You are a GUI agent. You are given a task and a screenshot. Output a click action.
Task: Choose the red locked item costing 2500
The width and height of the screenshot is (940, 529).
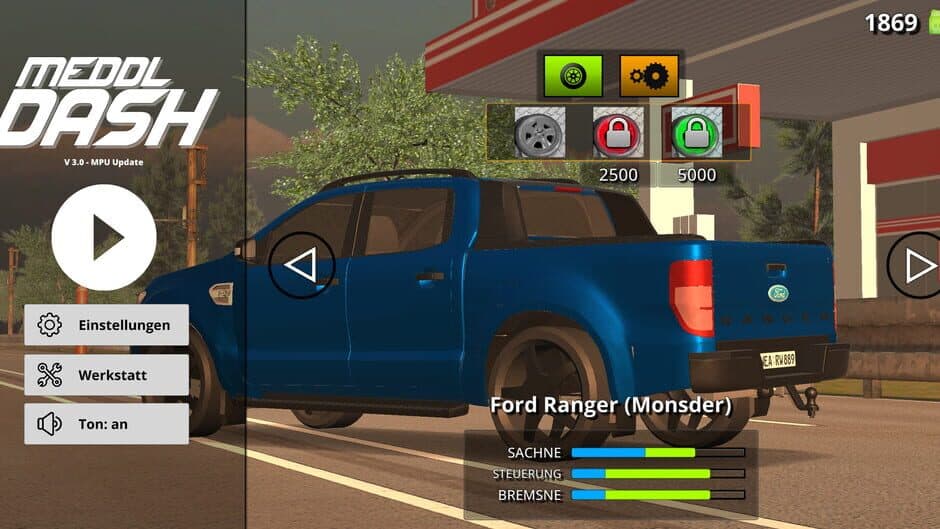point(618,133)
